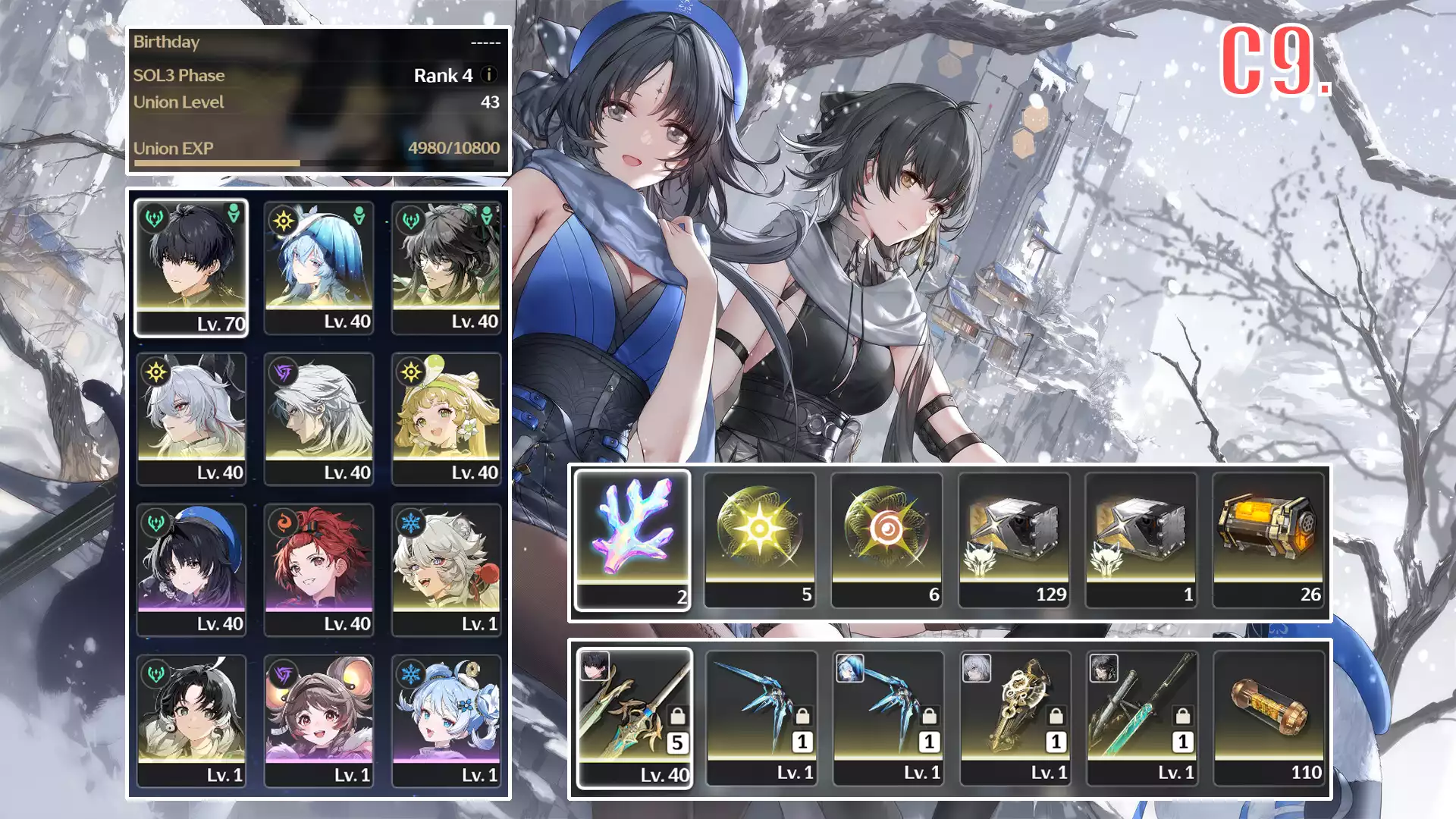Viewport: 1456px width, 819px height.
Task: Click the SOL3 Phase Rank 4 entry
Action: point(318,75)
